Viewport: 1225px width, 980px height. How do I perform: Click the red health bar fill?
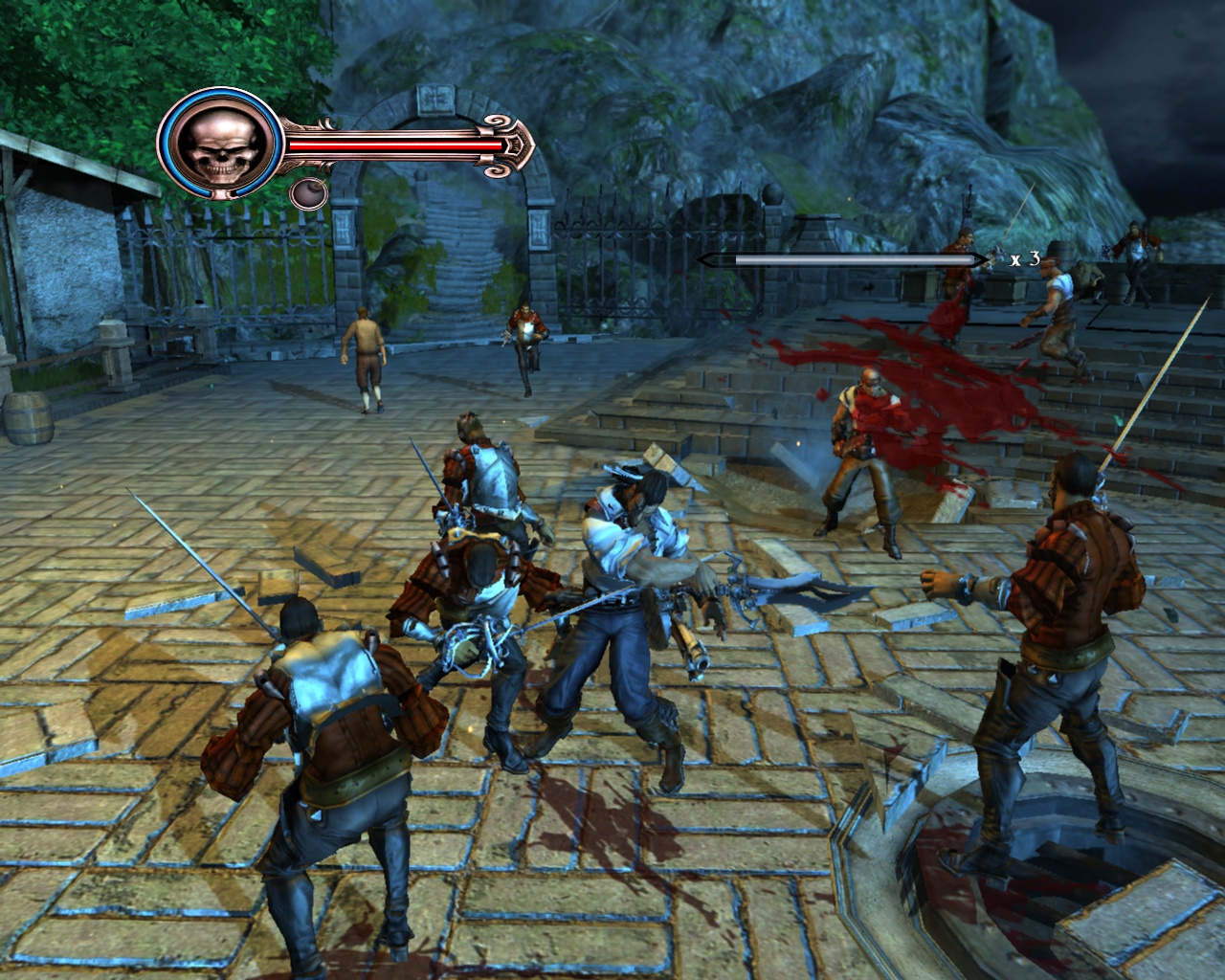click(392, 145)
